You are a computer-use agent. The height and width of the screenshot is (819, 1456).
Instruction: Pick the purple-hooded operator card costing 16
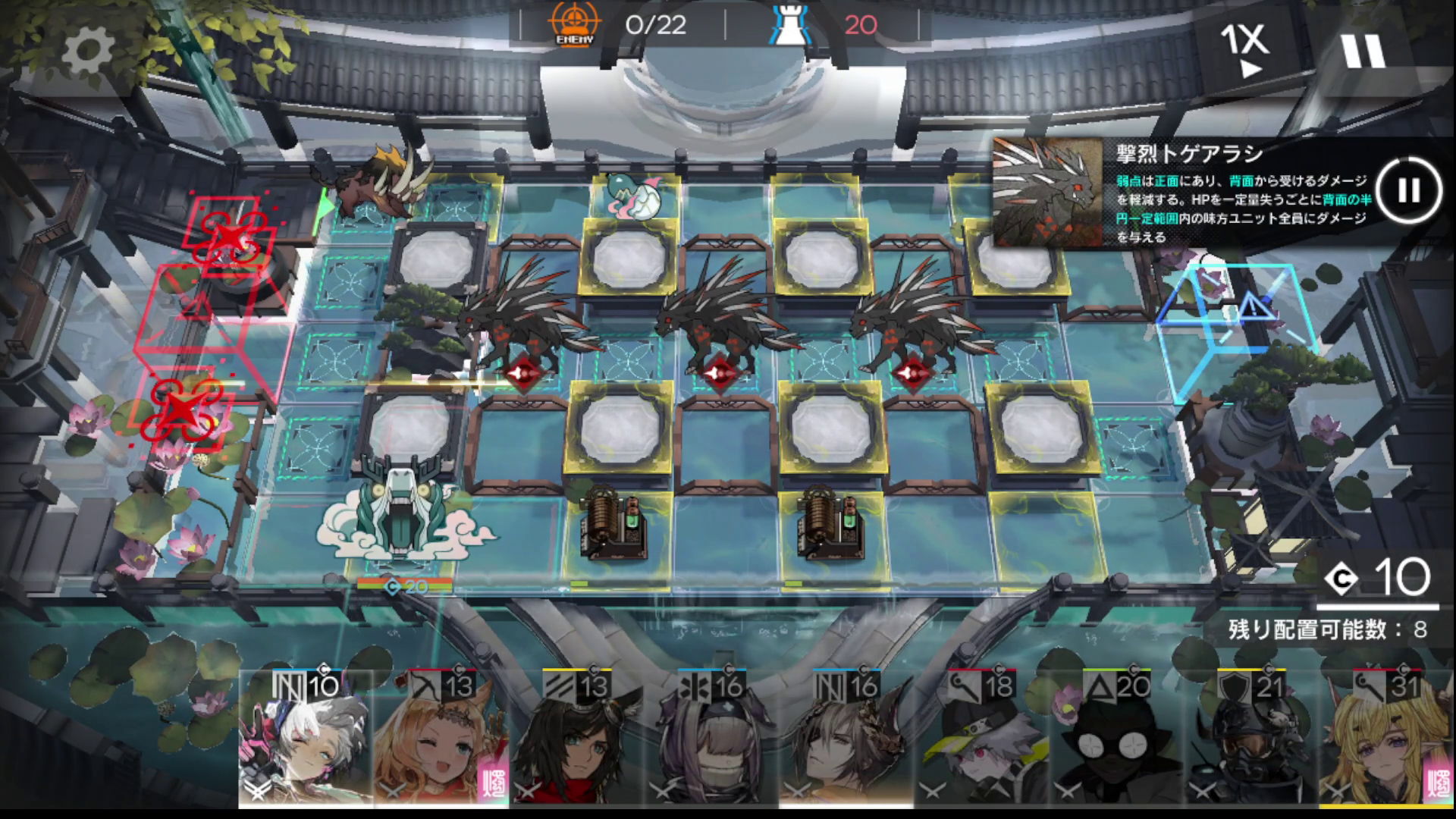(711, 739)
